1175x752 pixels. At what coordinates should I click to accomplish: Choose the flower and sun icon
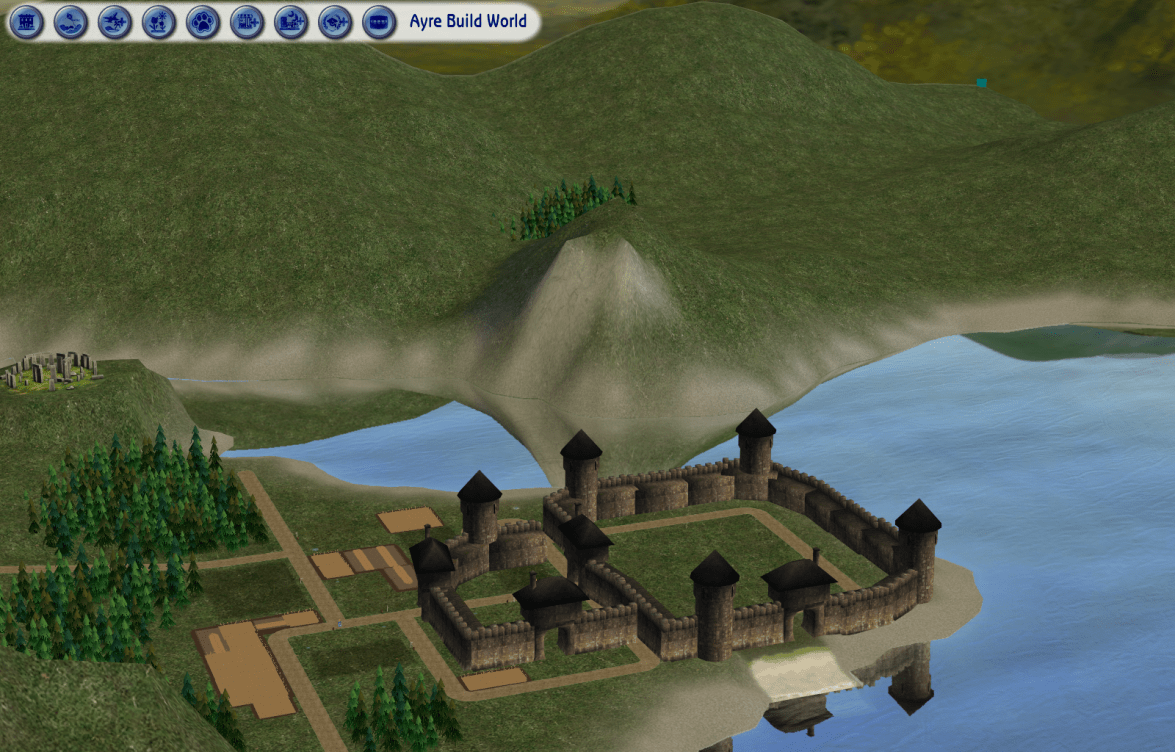pos(158,21)
